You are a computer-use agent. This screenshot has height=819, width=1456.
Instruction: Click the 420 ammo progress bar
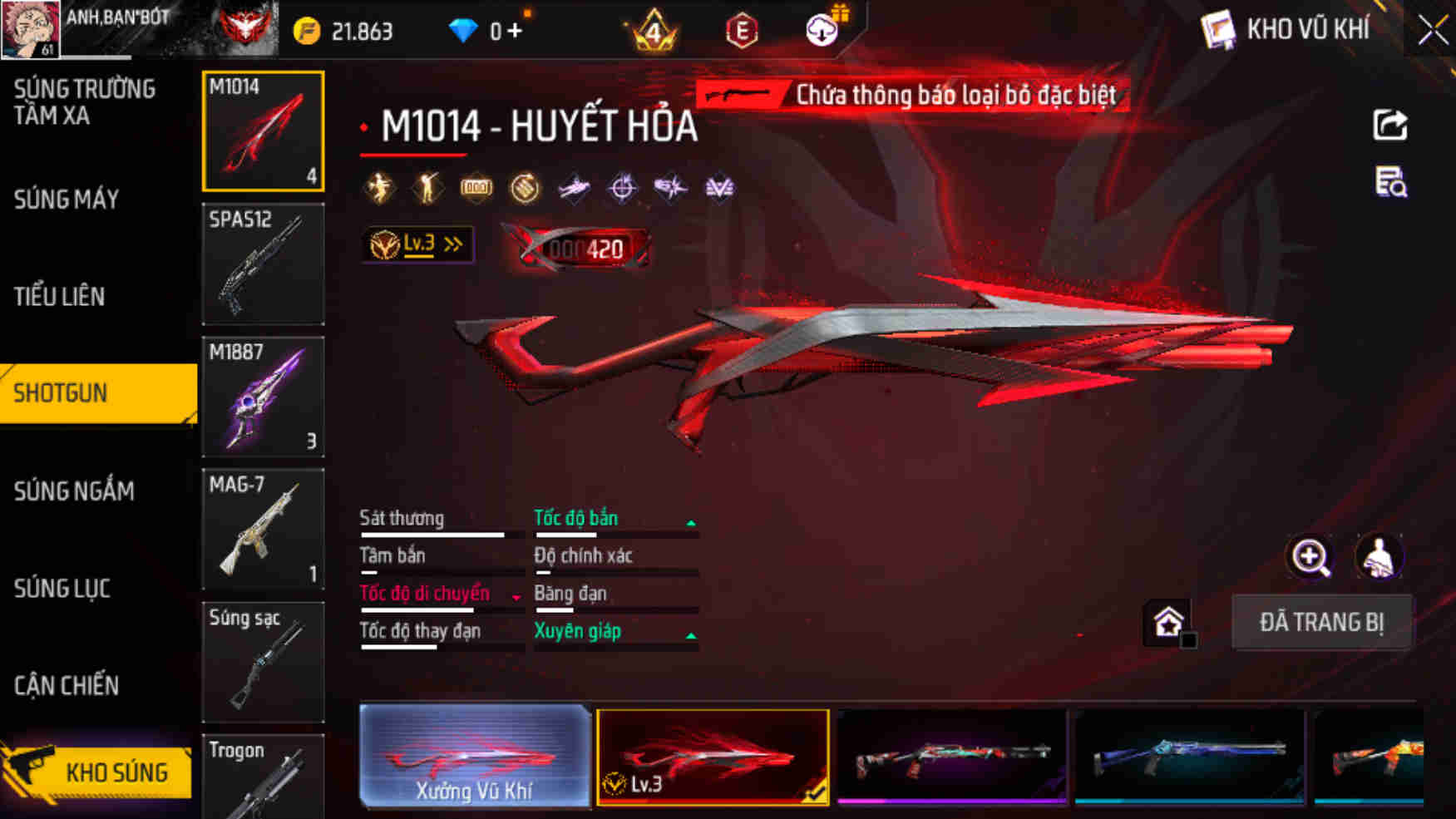[x=578, y=245]
